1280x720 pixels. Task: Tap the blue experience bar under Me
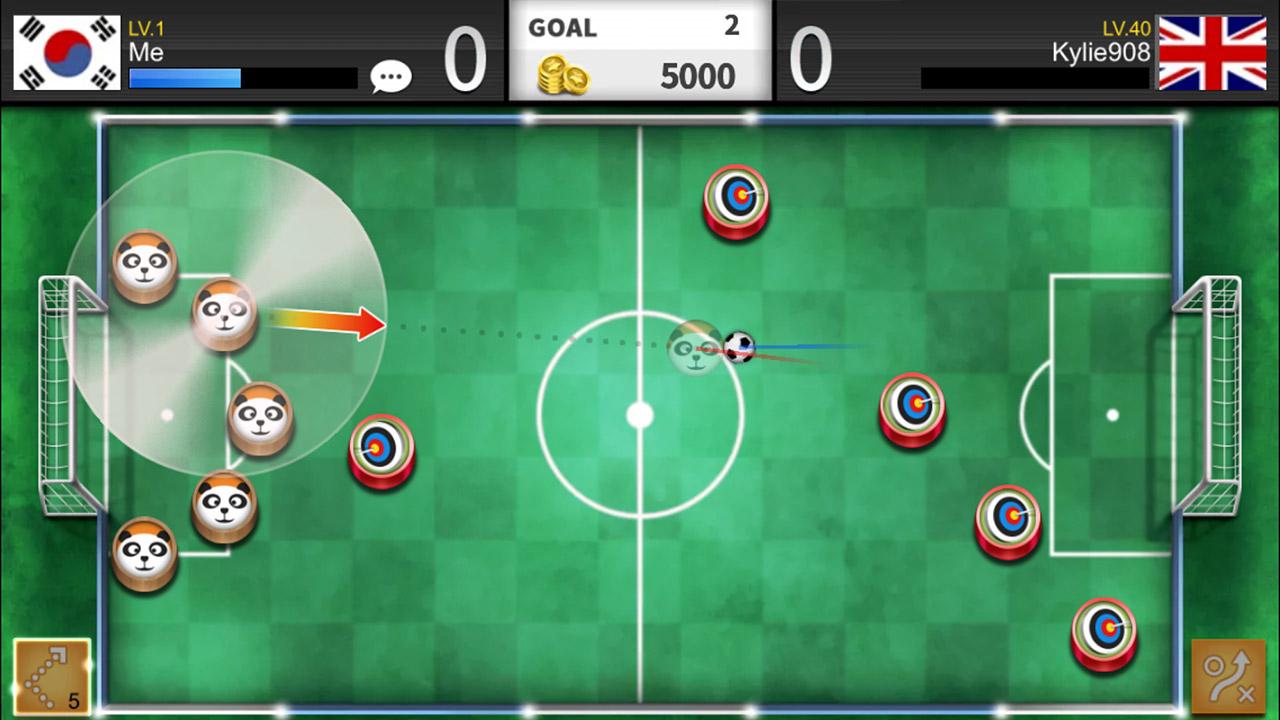[x=185, y=76]
